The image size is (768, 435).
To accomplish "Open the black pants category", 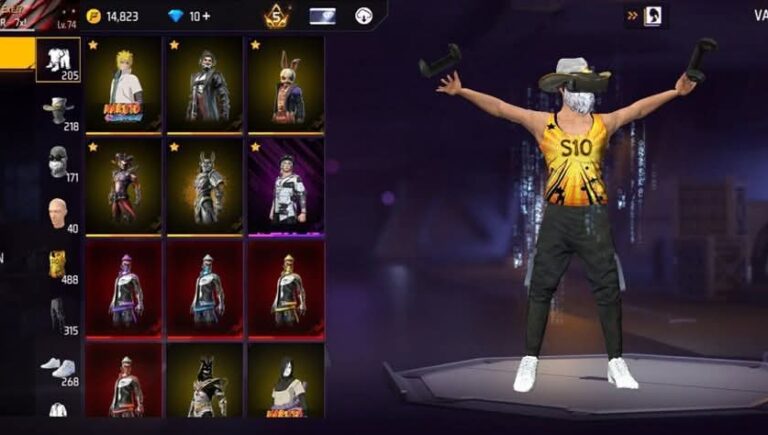I will [58, 315].
